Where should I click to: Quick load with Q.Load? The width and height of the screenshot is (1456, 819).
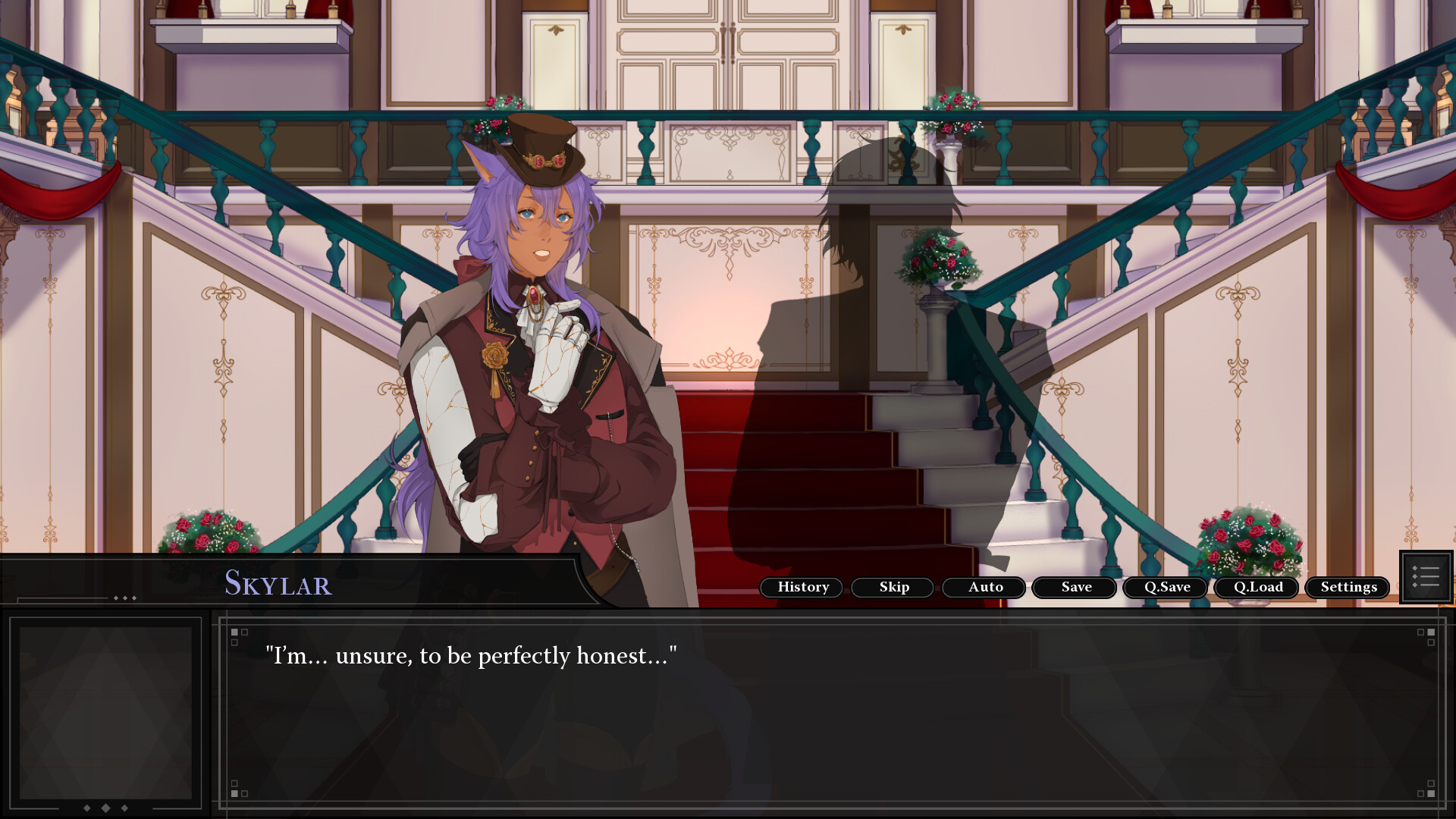(x=1257, y=587)
